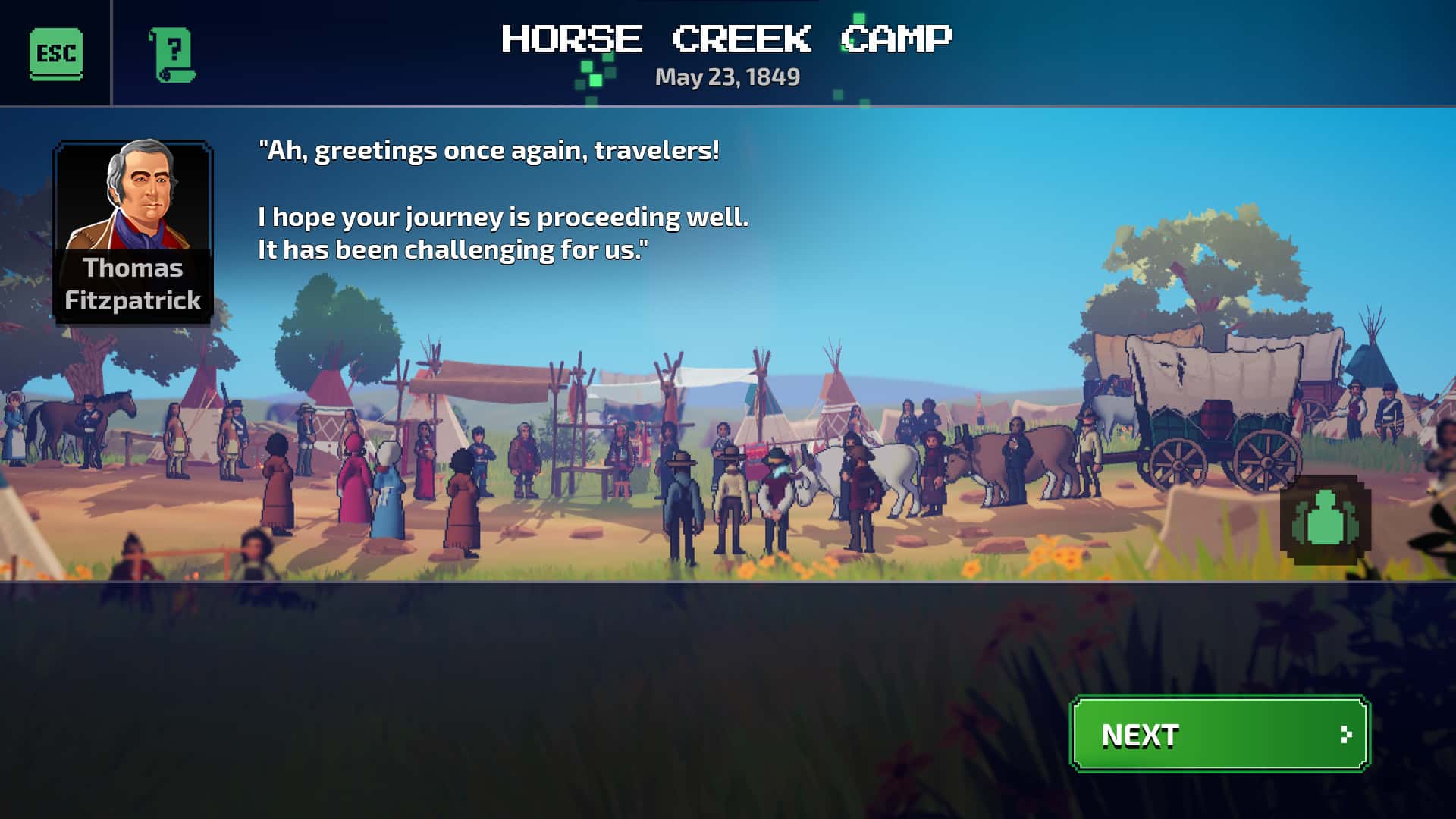Click Thomas Fitzpatrick's name label
1456x819 pixels.
coord(133,285)
